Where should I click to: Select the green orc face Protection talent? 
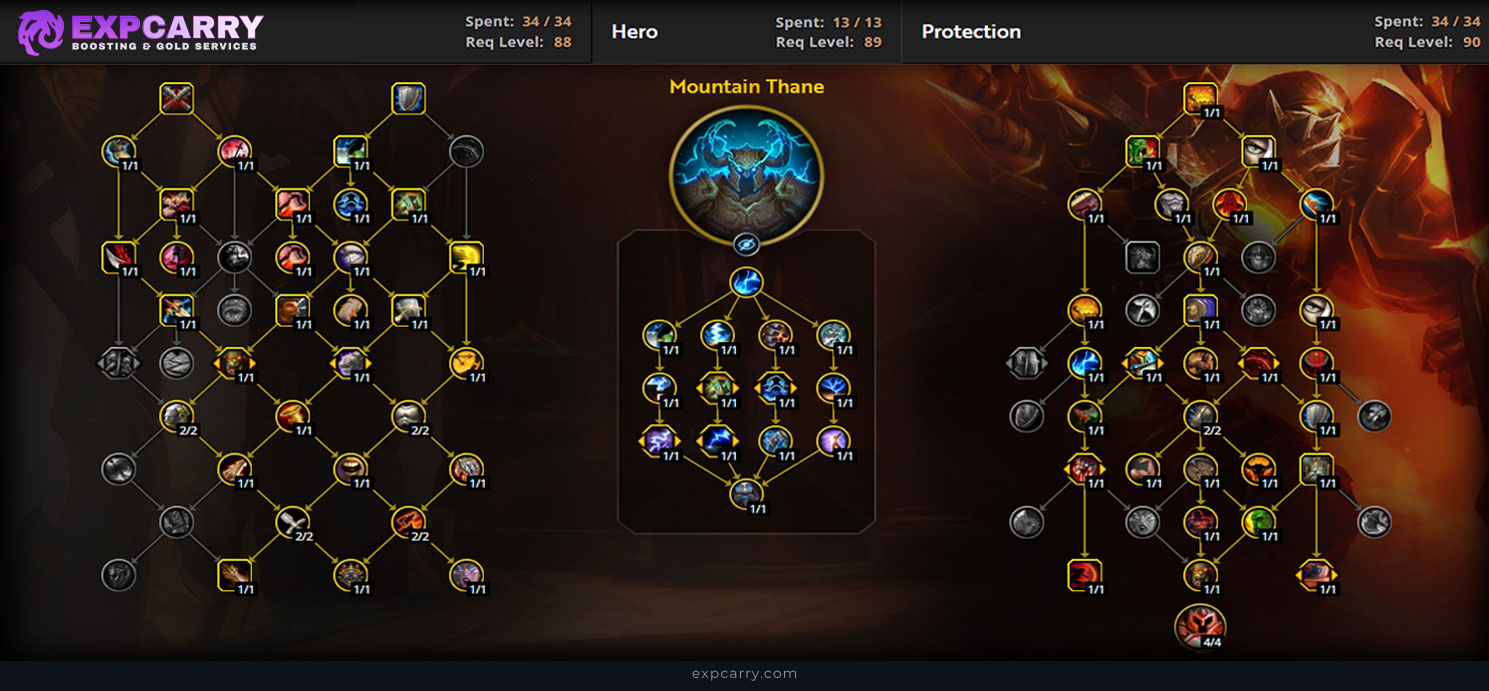pos(1142,152)
